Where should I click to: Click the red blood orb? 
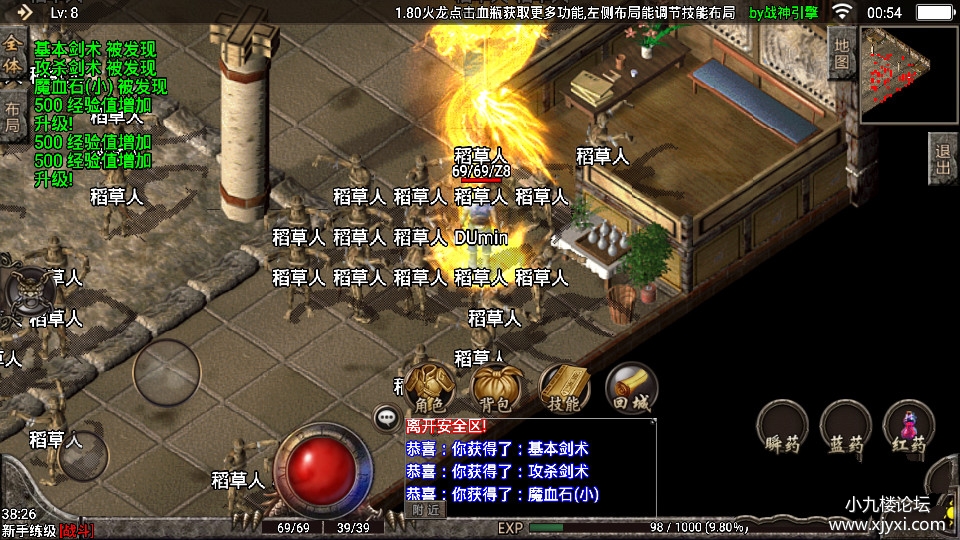pyautogui.click(x=323, y=471)
